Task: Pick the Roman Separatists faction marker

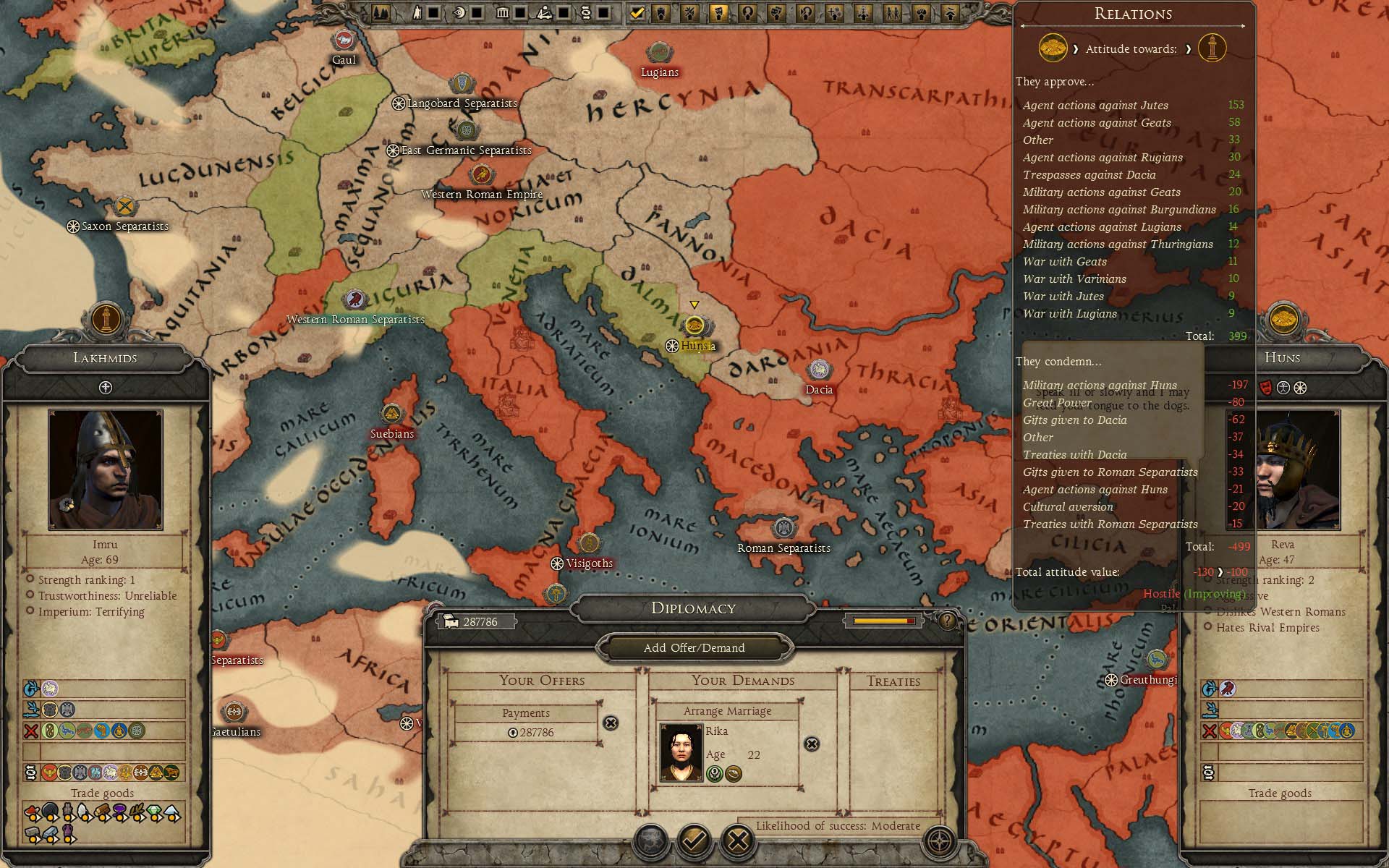Action: click(x=784, y=529)
